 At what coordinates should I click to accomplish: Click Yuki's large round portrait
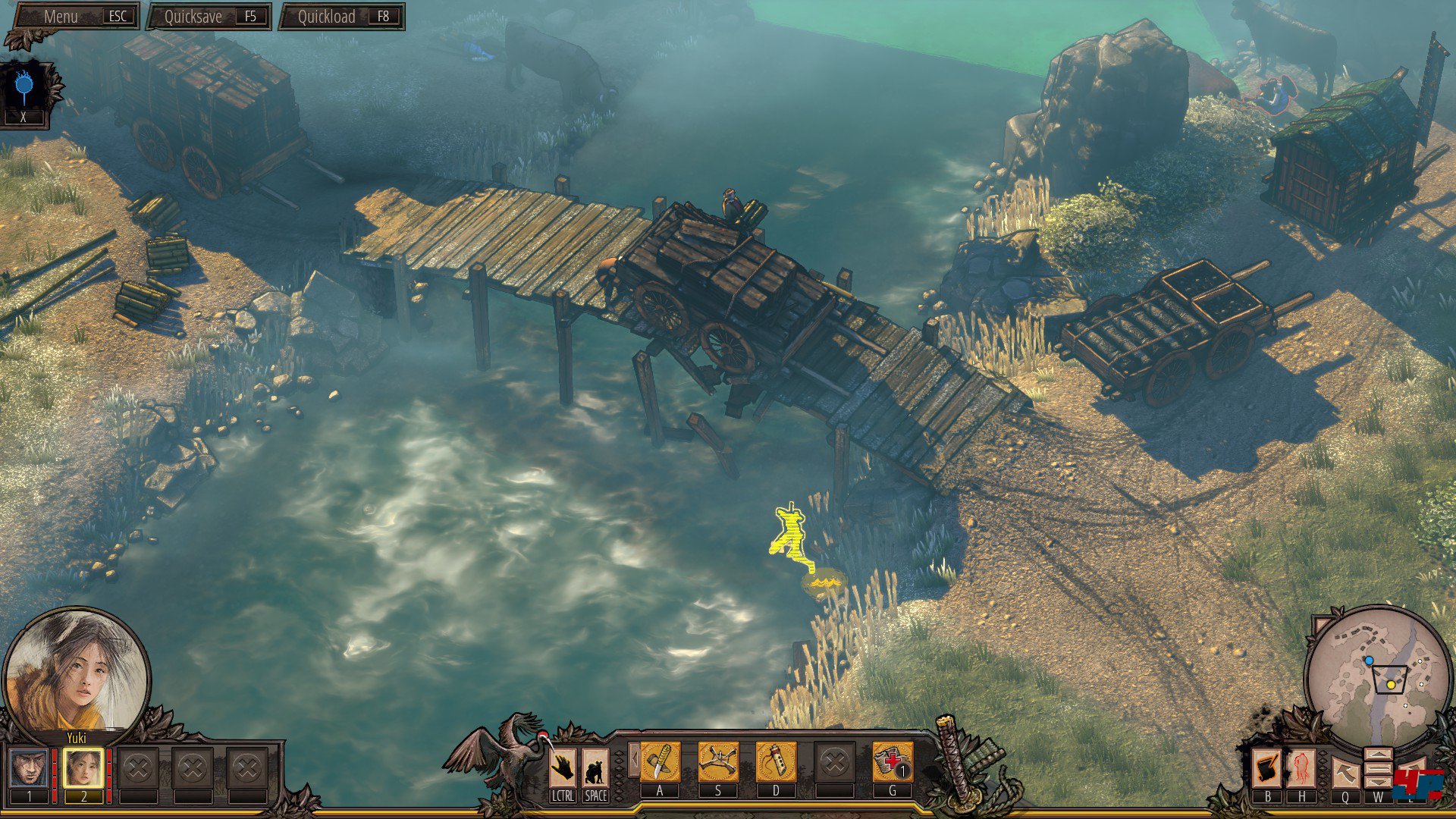76,673
